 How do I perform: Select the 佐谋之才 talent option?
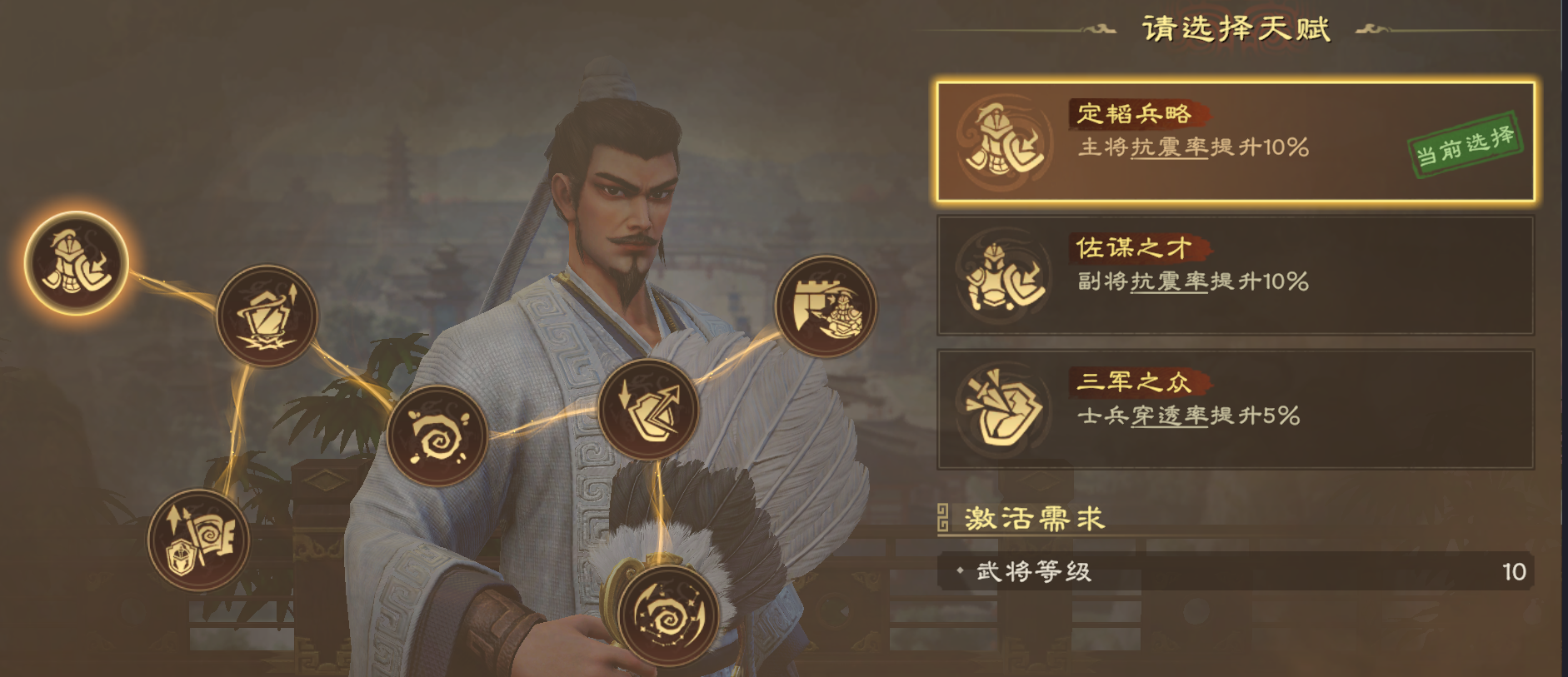tap(1233, 275)
